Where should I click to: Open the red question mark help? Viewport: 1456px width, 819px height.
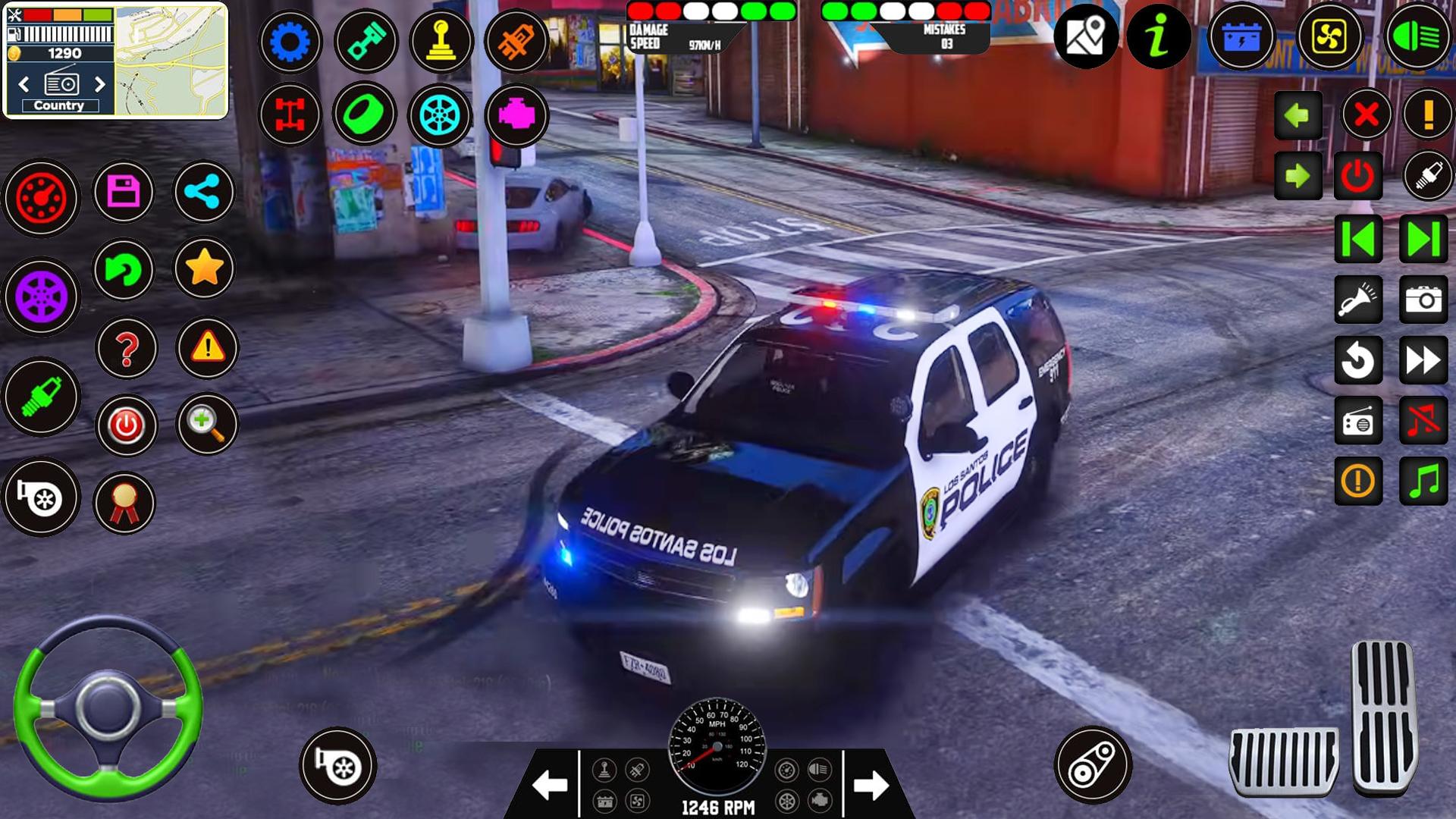[x=127, y=349]
